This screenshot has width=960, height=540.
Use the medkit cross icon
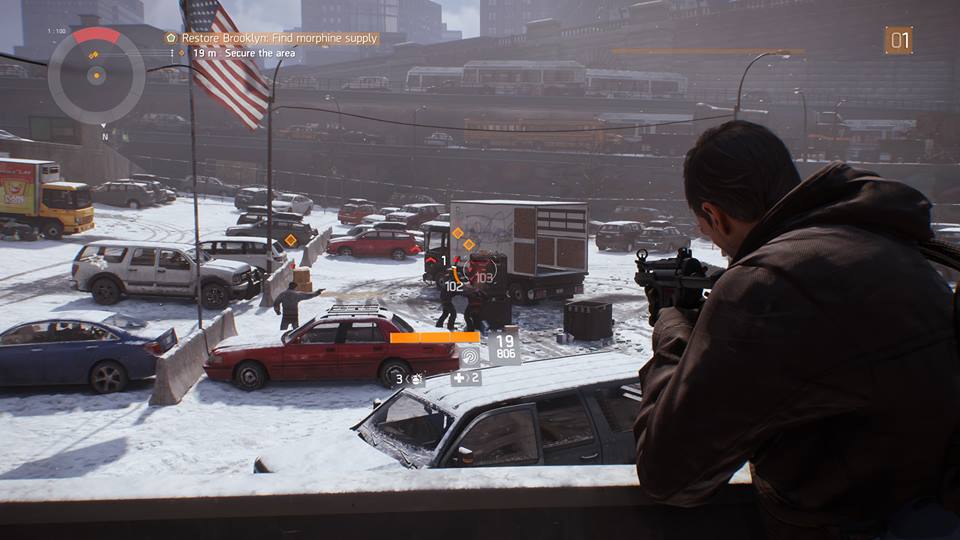[459, 378]
